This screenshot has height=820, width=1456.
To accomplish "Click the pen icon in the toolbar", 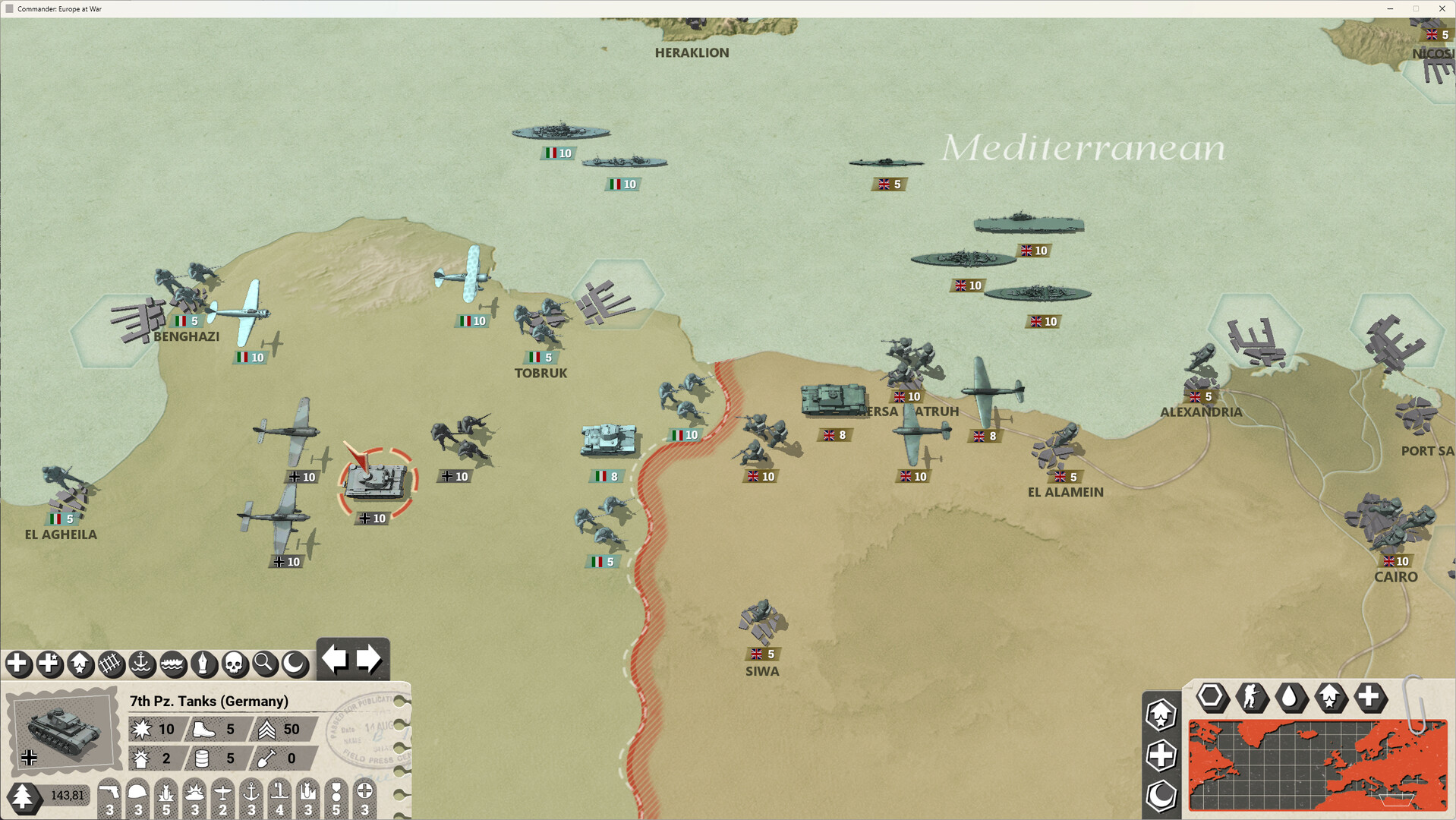I will pyautogui.click(x=203, y=664).
